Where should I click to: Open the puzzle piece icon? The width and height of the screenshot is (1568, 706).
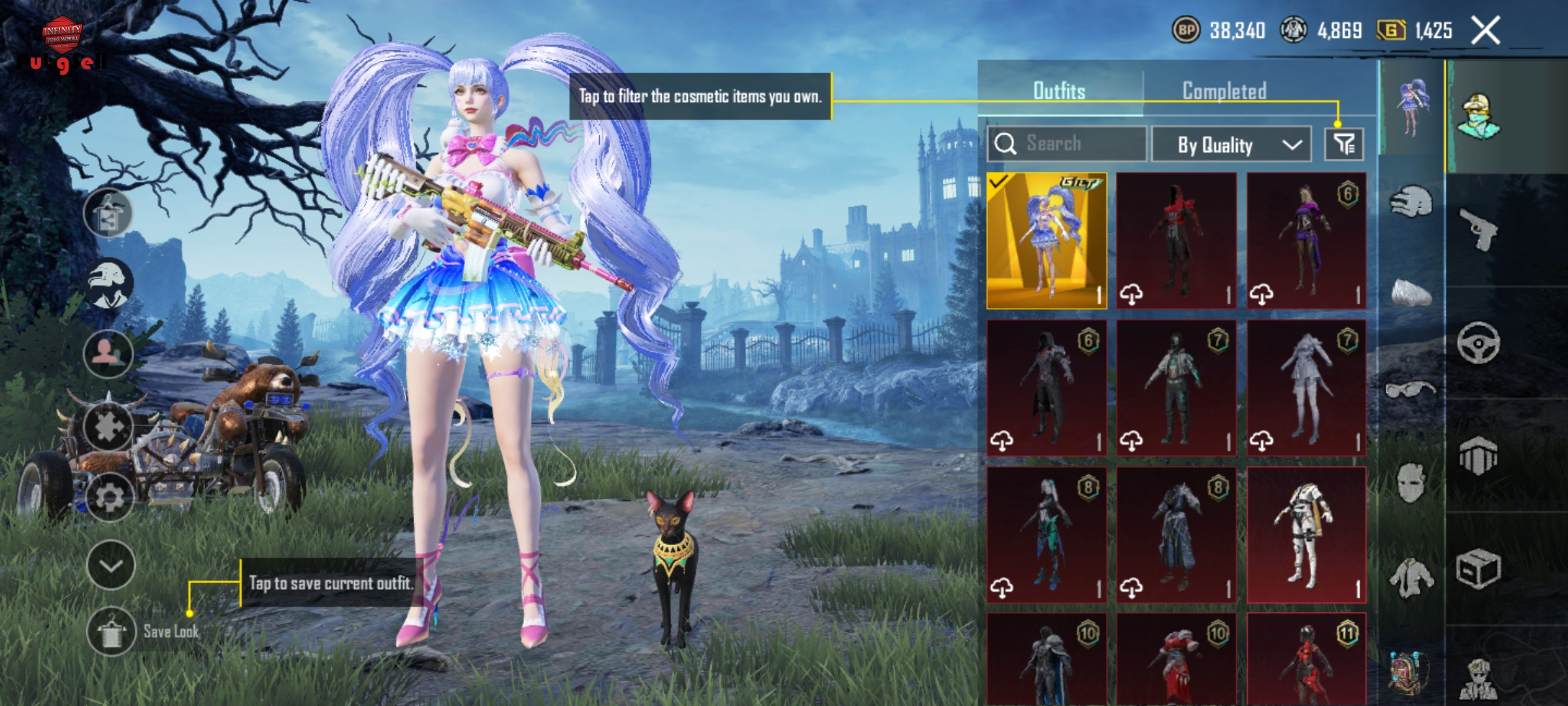click(108, 427)
